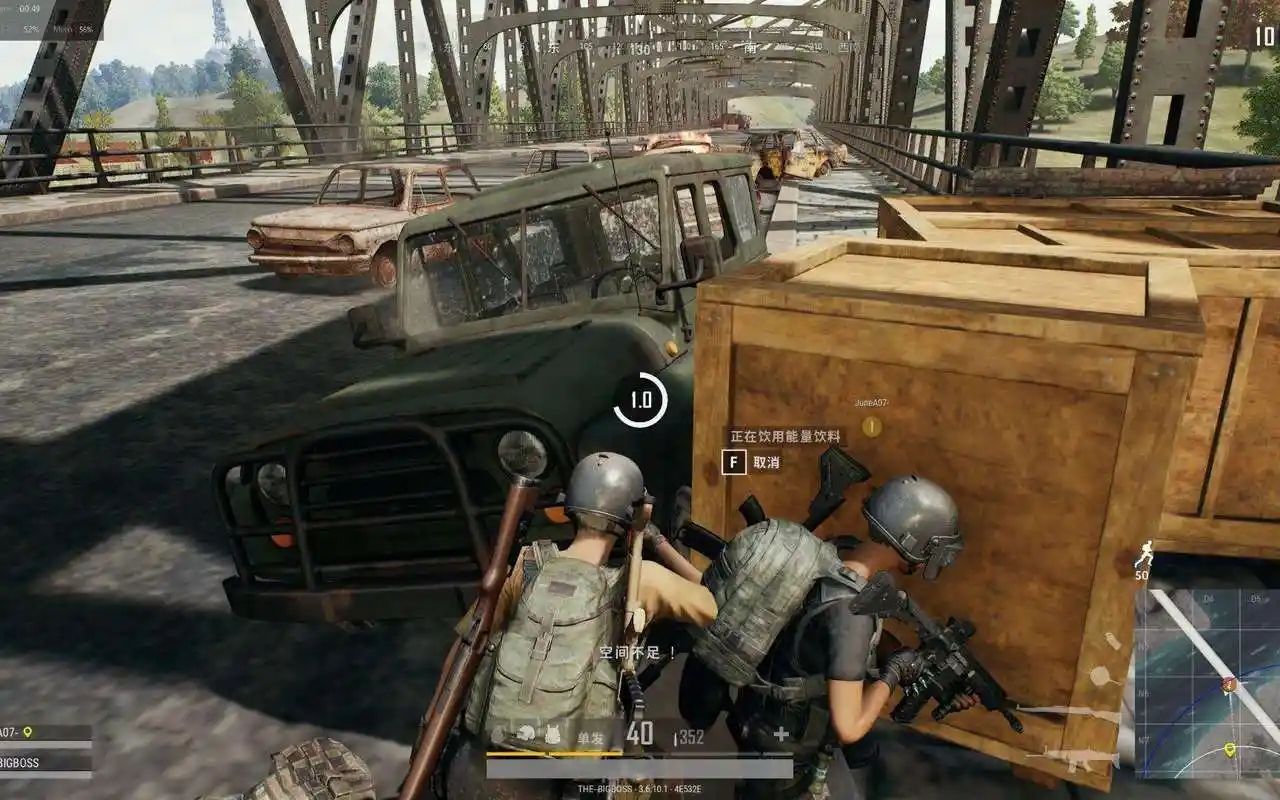The width and height of the screenshot is (1280, 800).
Task: Click teammate JuneA07- nameplate marker
Action: point(871,427)
